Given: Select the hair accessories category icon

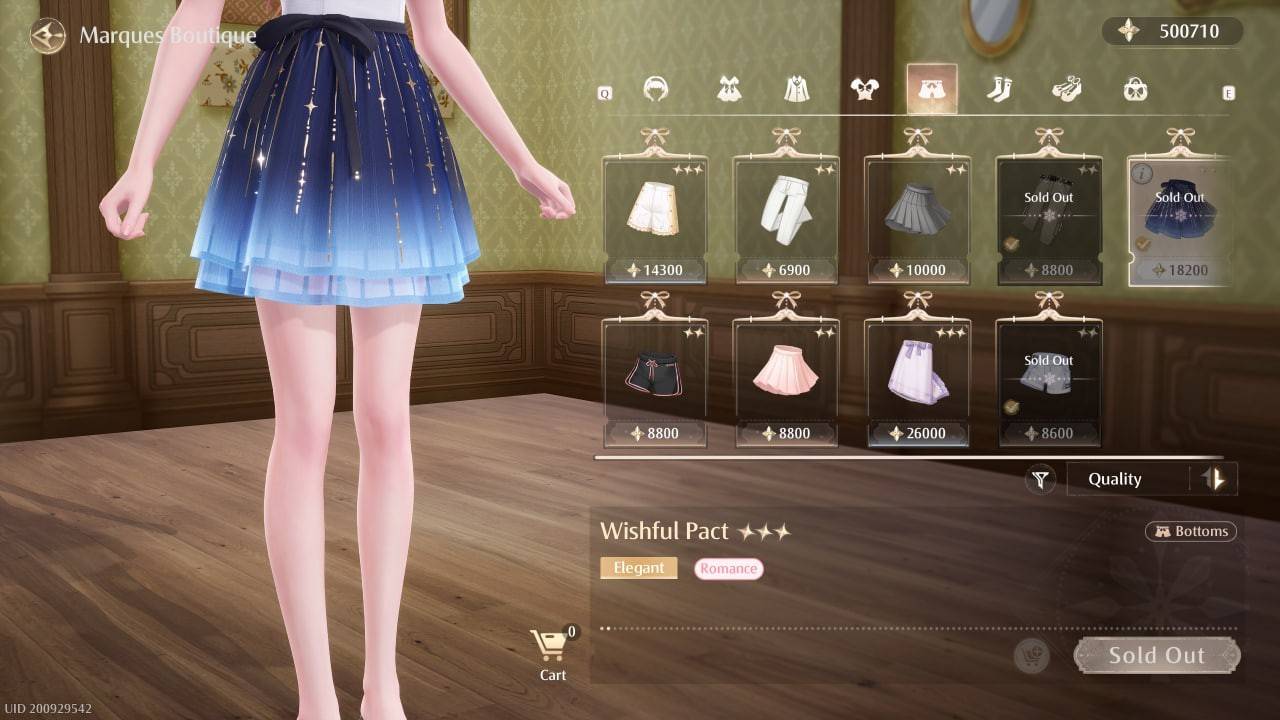Looking at the screenshot, I should coord(657,90).
